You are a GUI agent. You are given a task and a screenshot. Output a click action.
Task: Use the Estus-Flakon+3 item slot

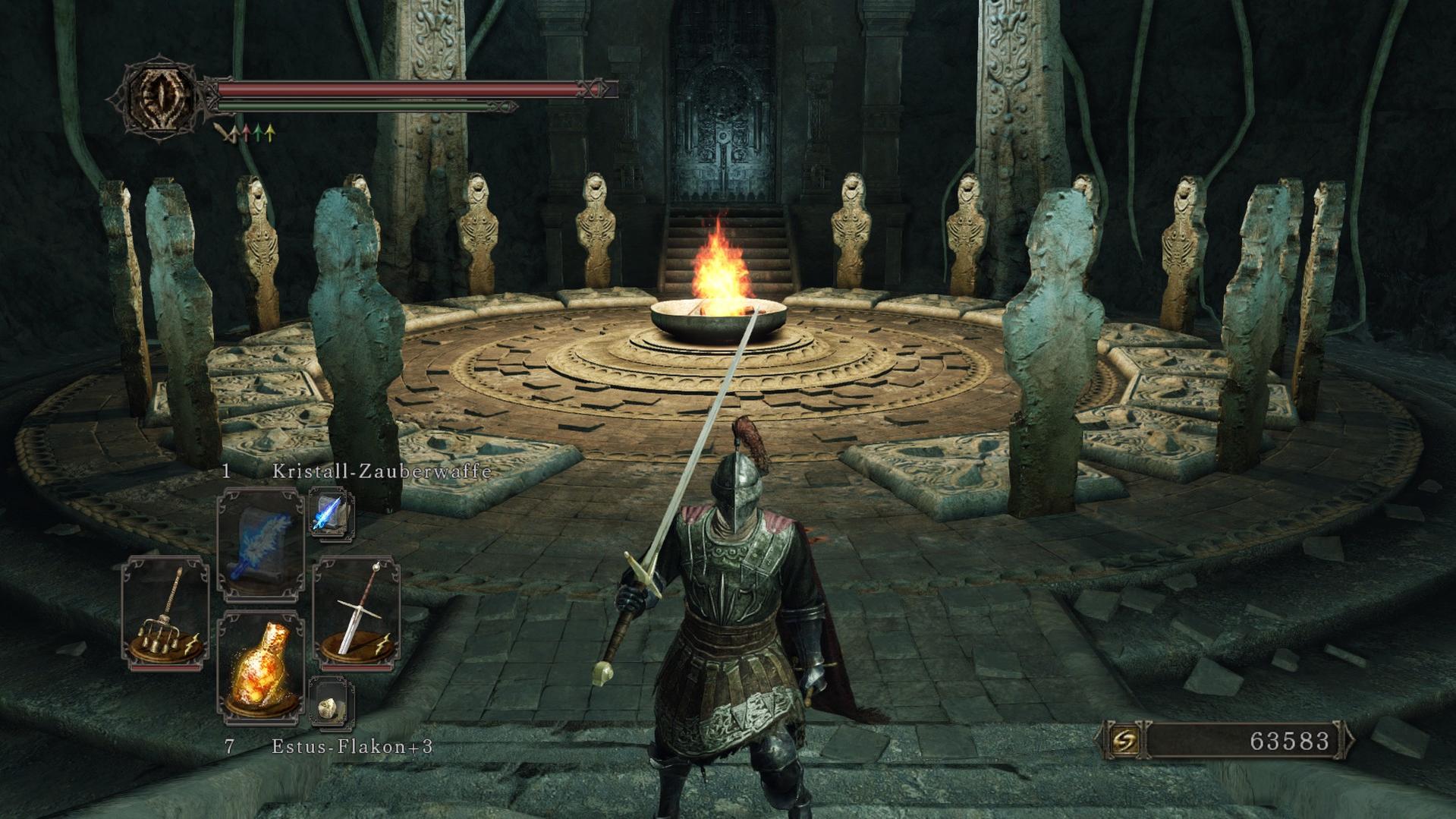(x=260, y=666)
